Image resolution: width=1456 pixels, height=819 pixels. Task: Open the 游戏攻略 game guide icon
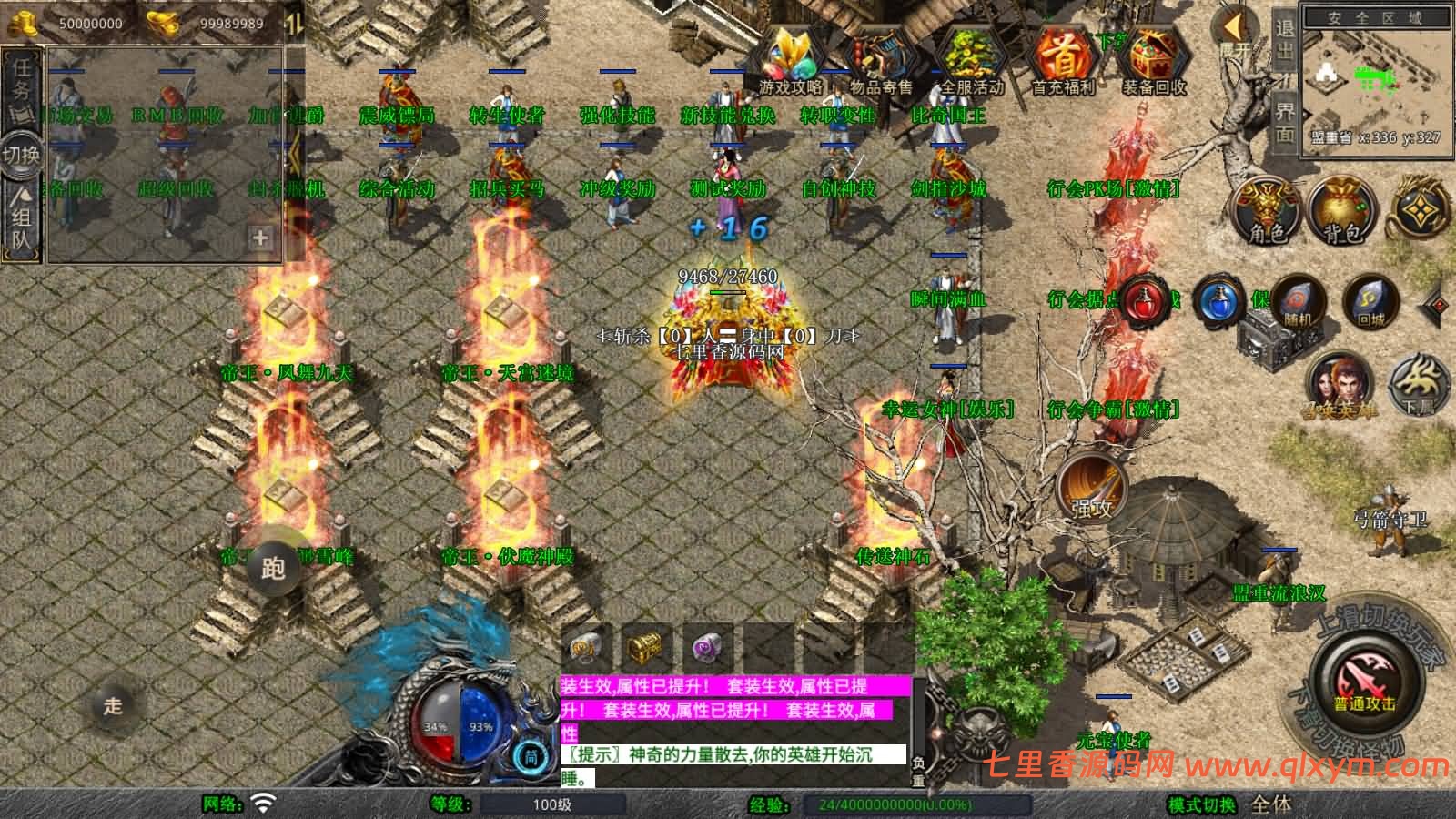(791, 58)
